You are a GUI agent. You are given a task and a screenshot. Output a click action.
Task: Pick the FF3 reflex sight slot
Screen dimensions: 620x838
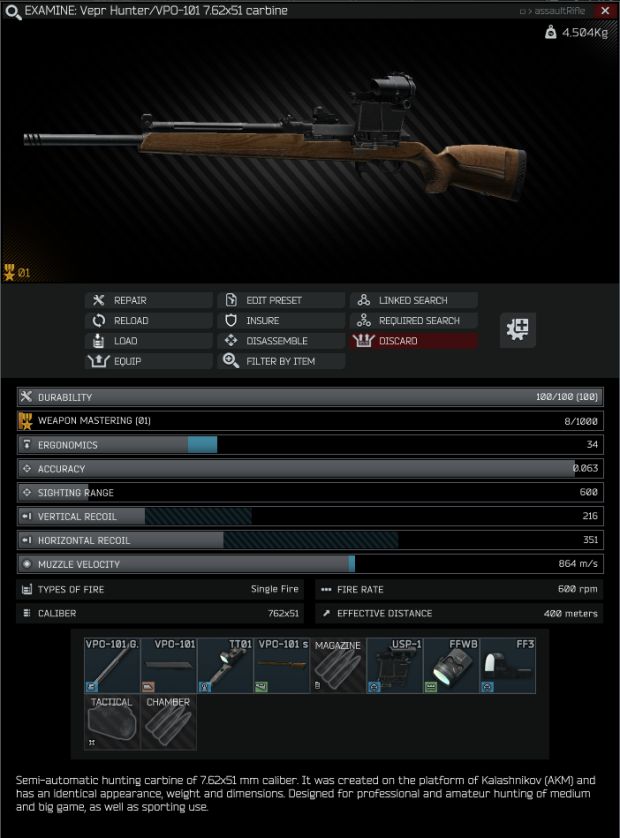pyautogui.click(x=508, y=665)
